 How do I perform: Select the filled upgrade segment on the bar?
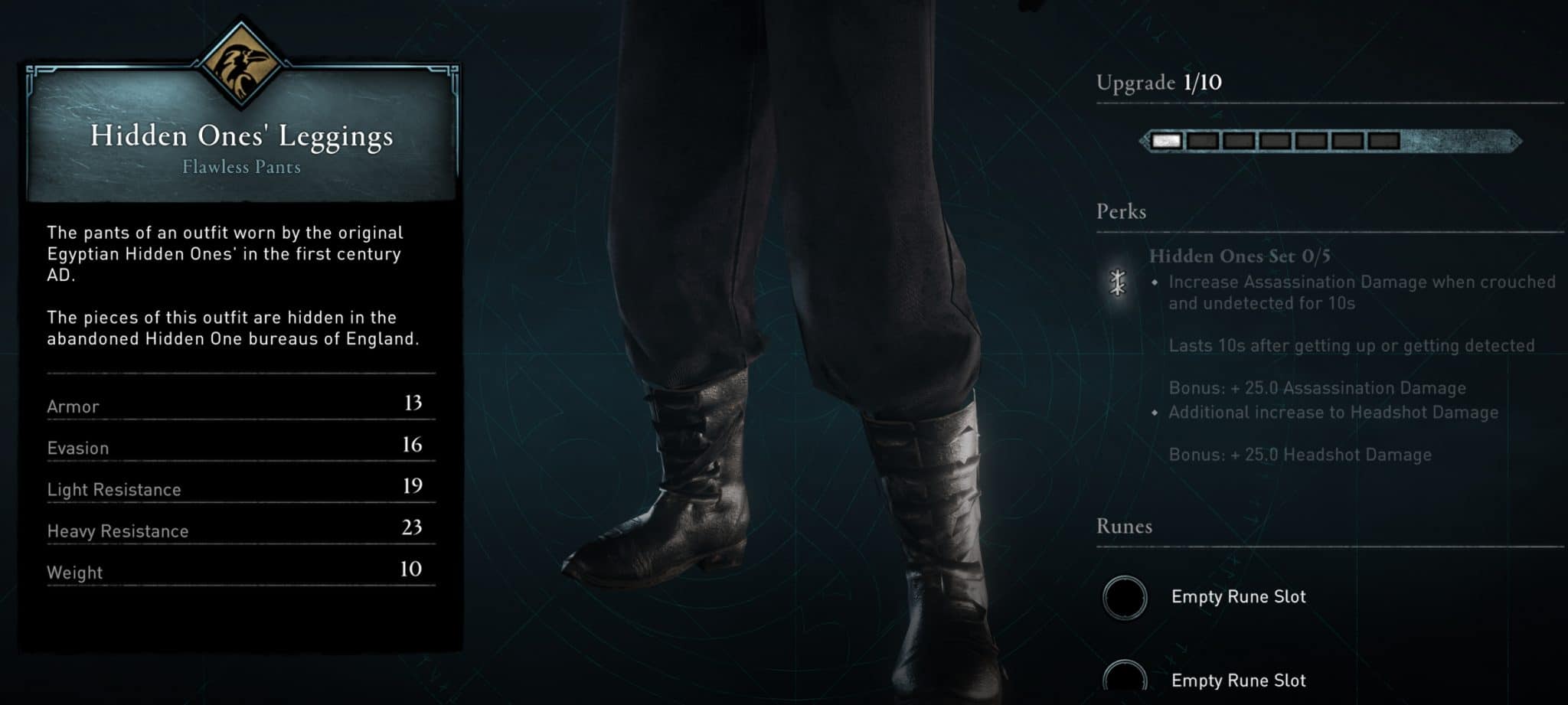[1166, 139]
